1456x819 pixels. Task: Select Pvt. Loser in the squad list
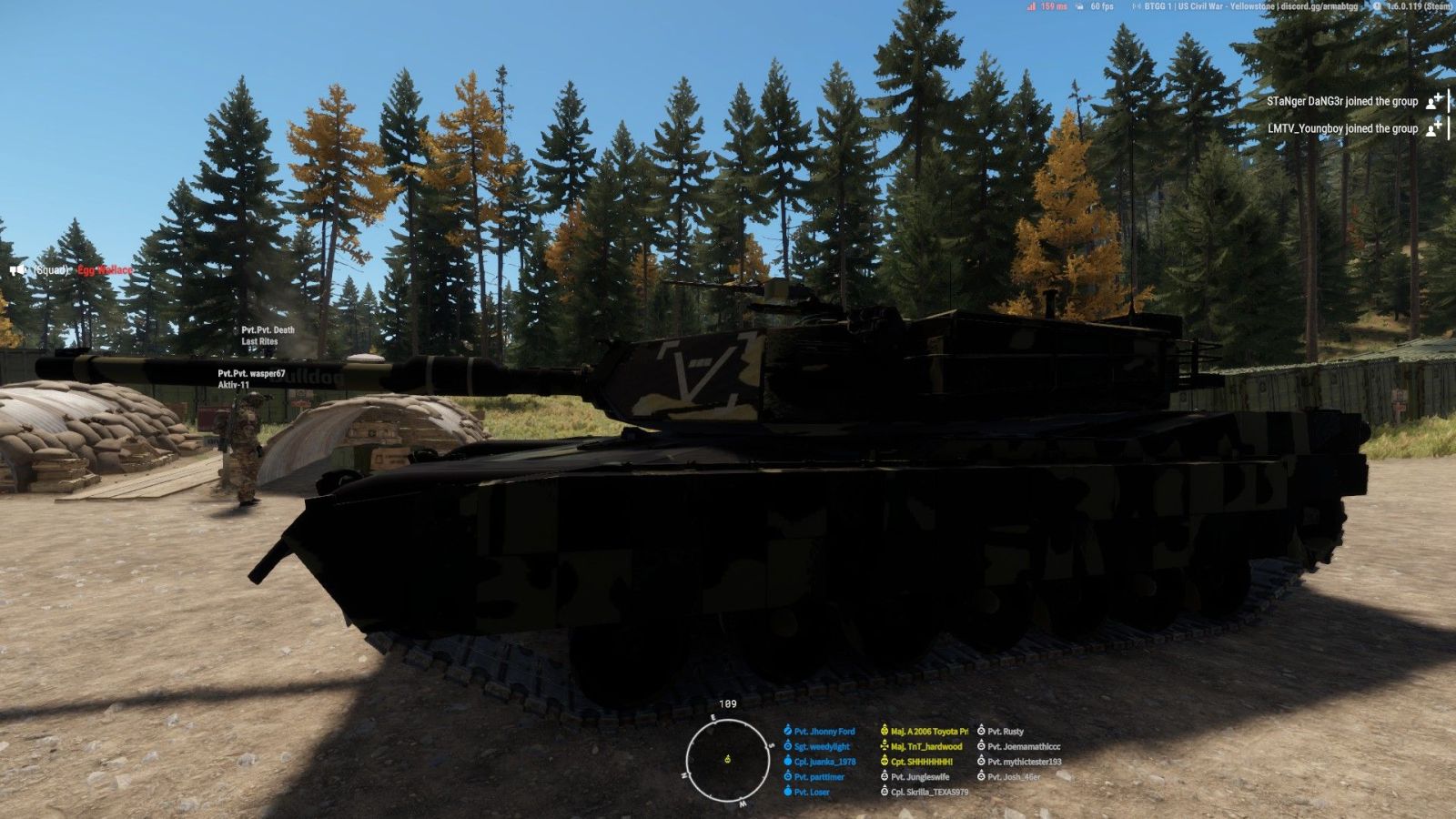click(811, 792)
